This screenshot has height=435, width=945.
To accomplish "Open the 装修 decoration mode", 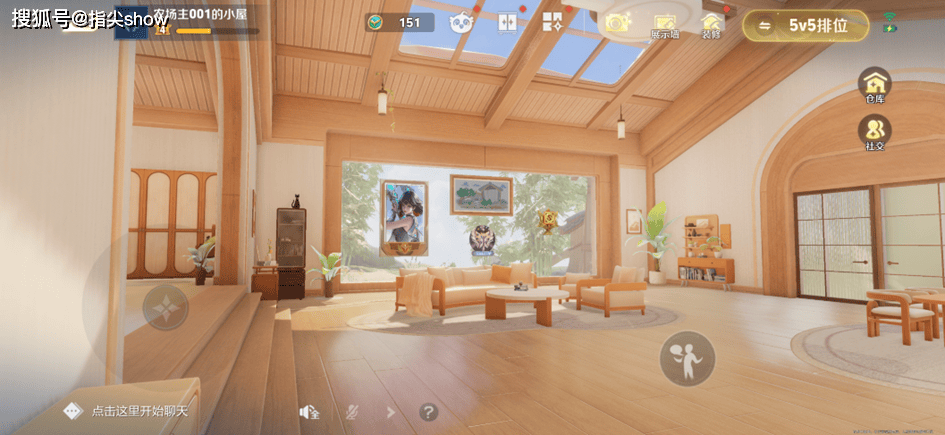I will click(x=711, y=24).
